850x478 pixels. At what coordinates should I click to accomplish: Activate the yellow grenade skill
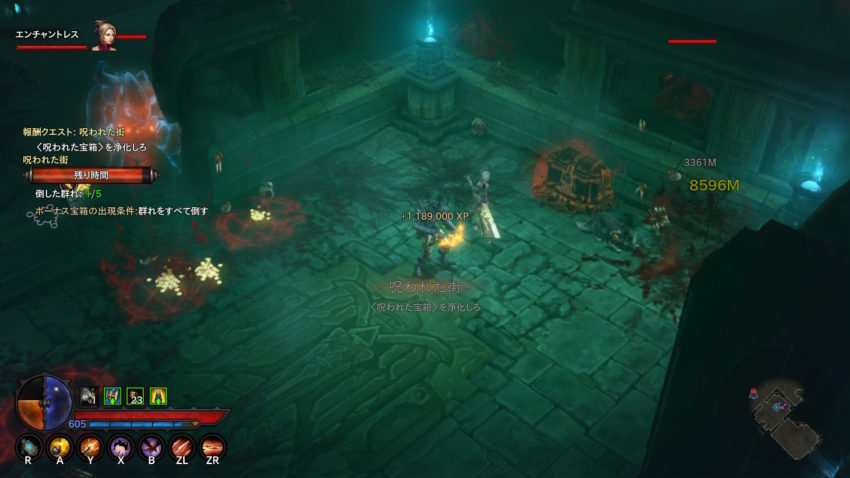[x=60, y=446]
